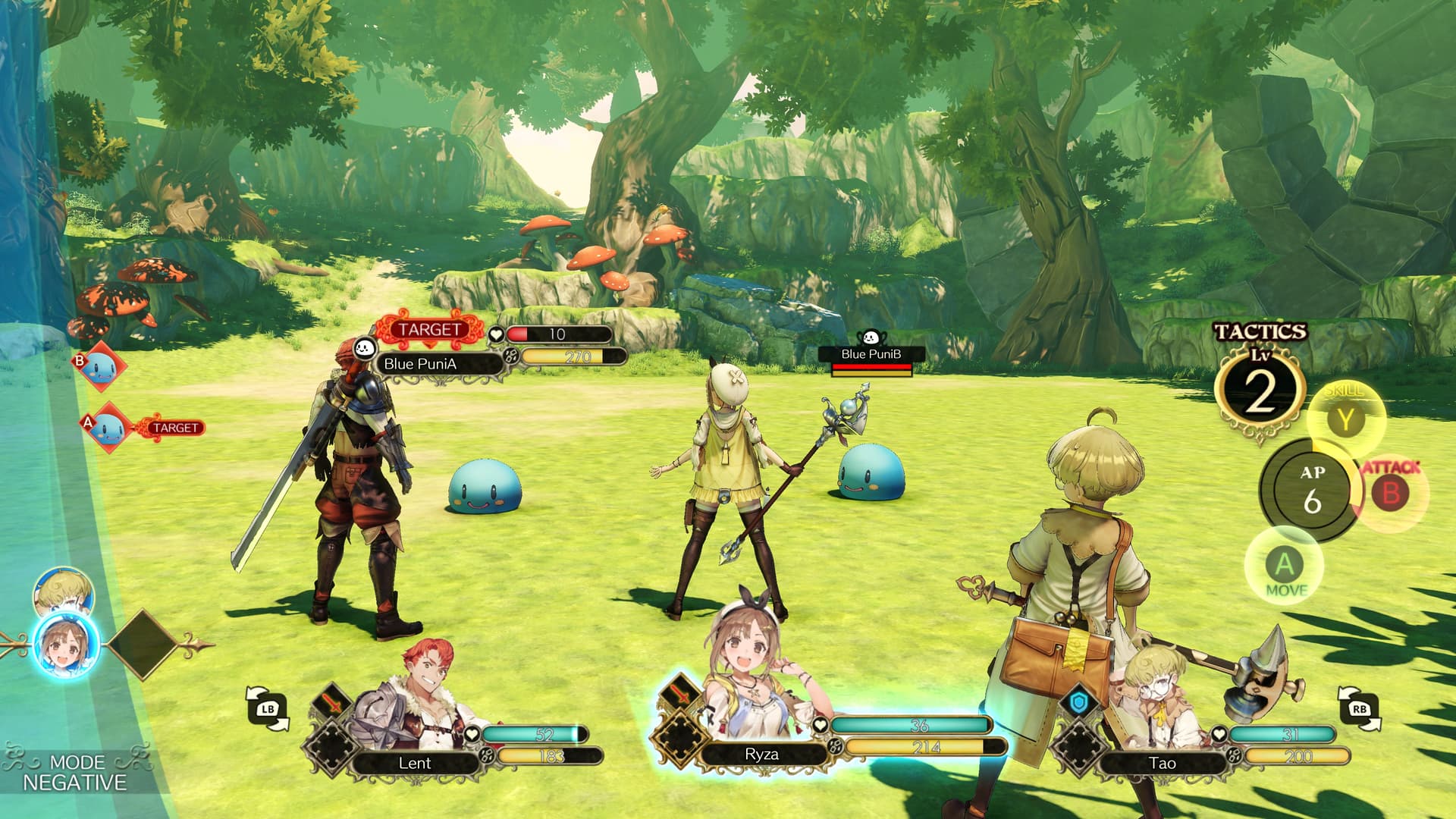Click Tao's turn timeline portrait
Screen dimensions: 1456x819
[x=64, y=591]
